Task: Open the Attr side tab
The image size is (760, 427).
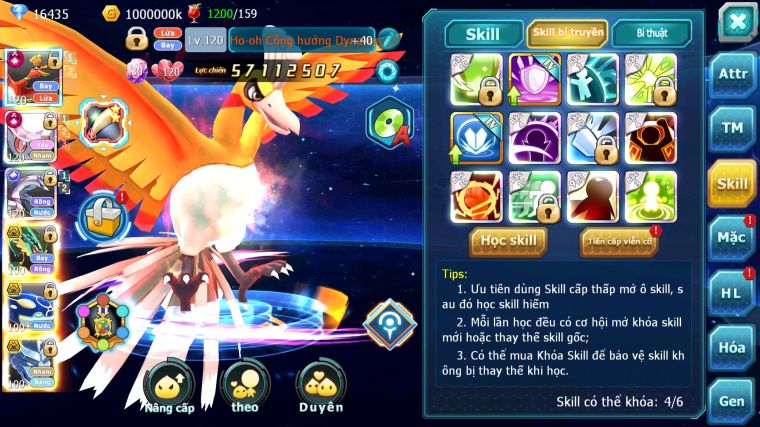Action: pos(732,76)
